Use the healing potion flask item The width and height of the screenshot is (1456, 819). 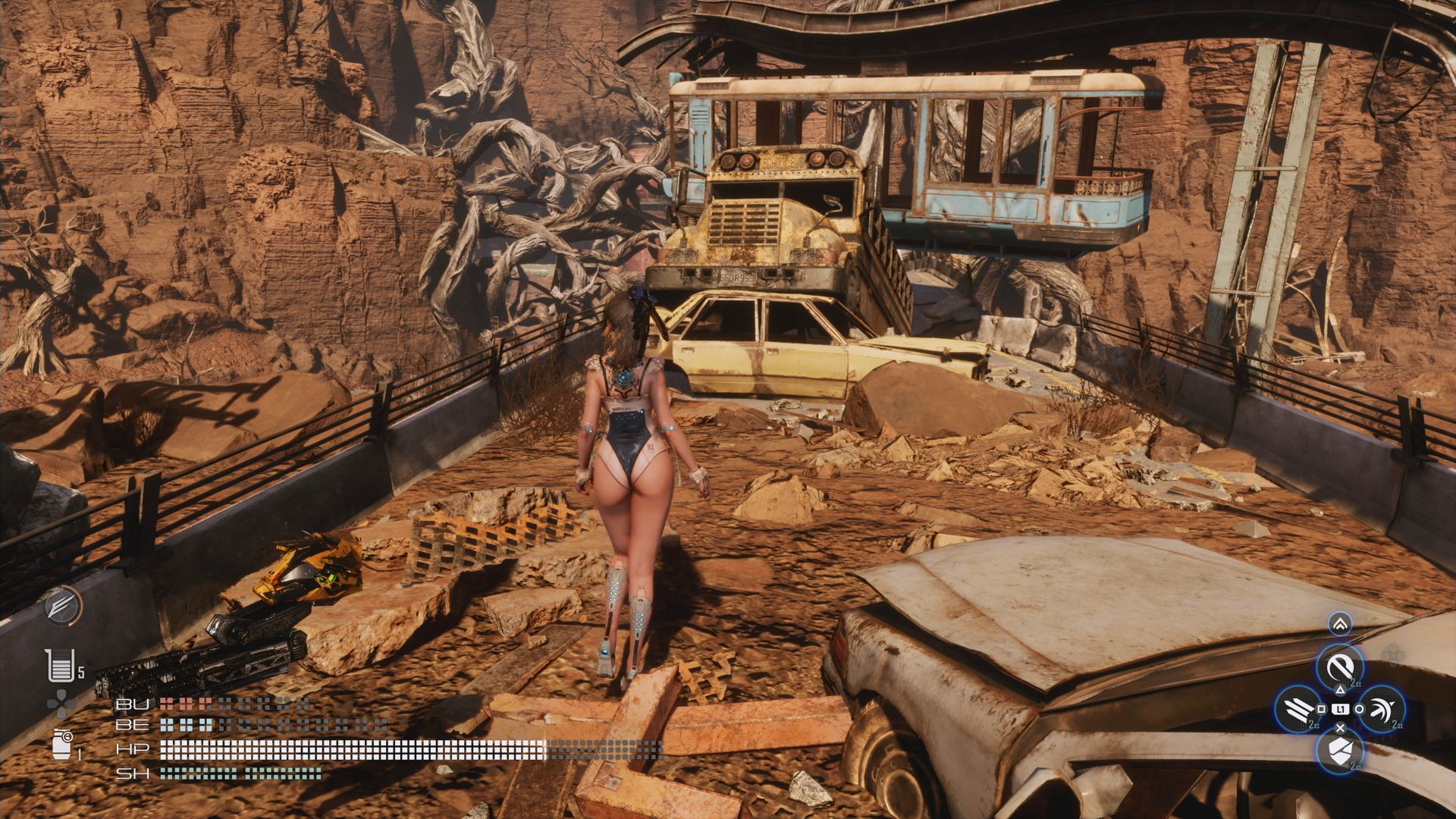point(60,666)
